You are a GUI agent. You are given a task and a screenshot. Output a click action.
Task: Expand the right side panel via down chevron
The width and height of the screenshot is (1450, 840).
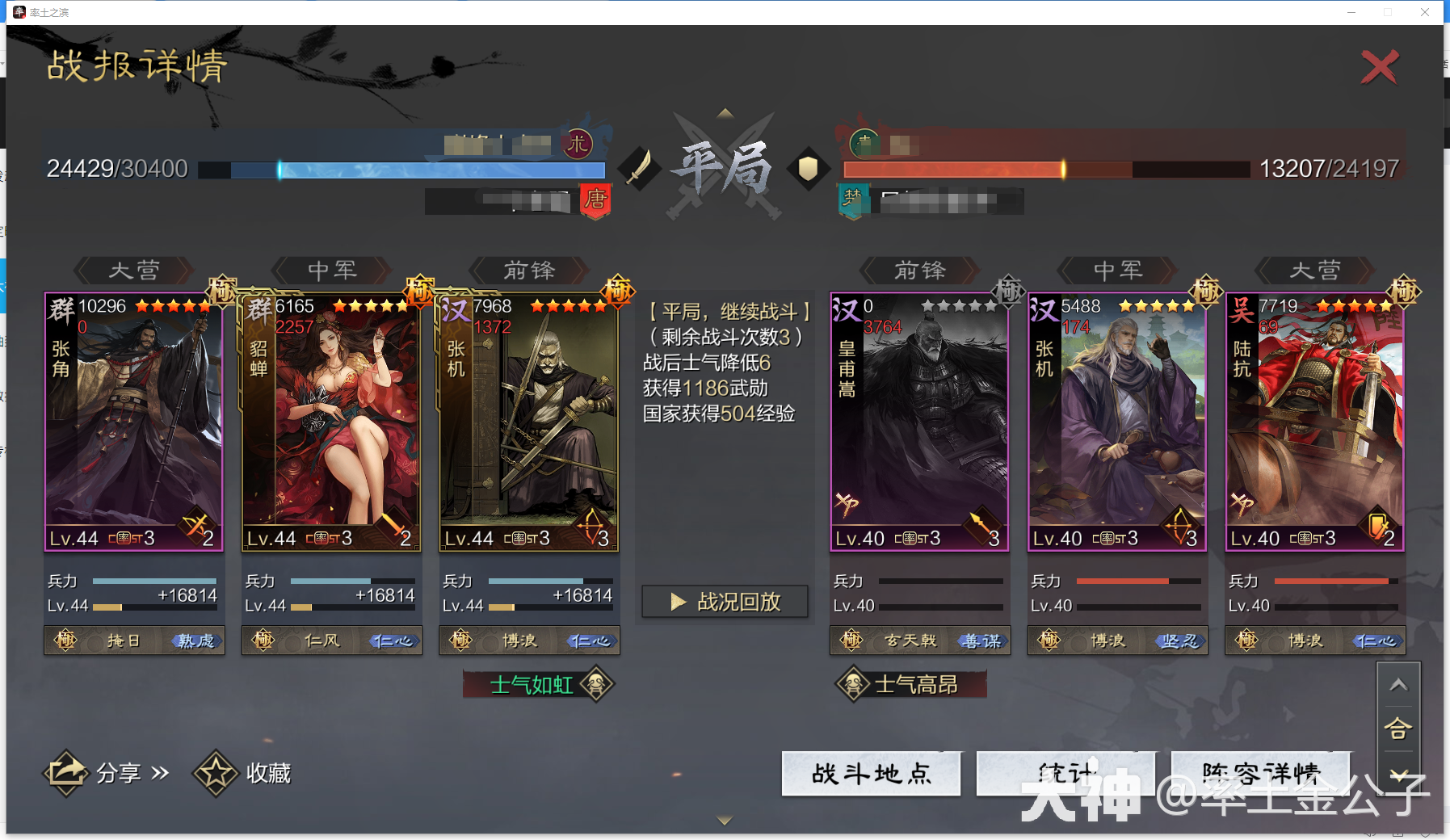pyautogui.click(x=1399, y=773)
